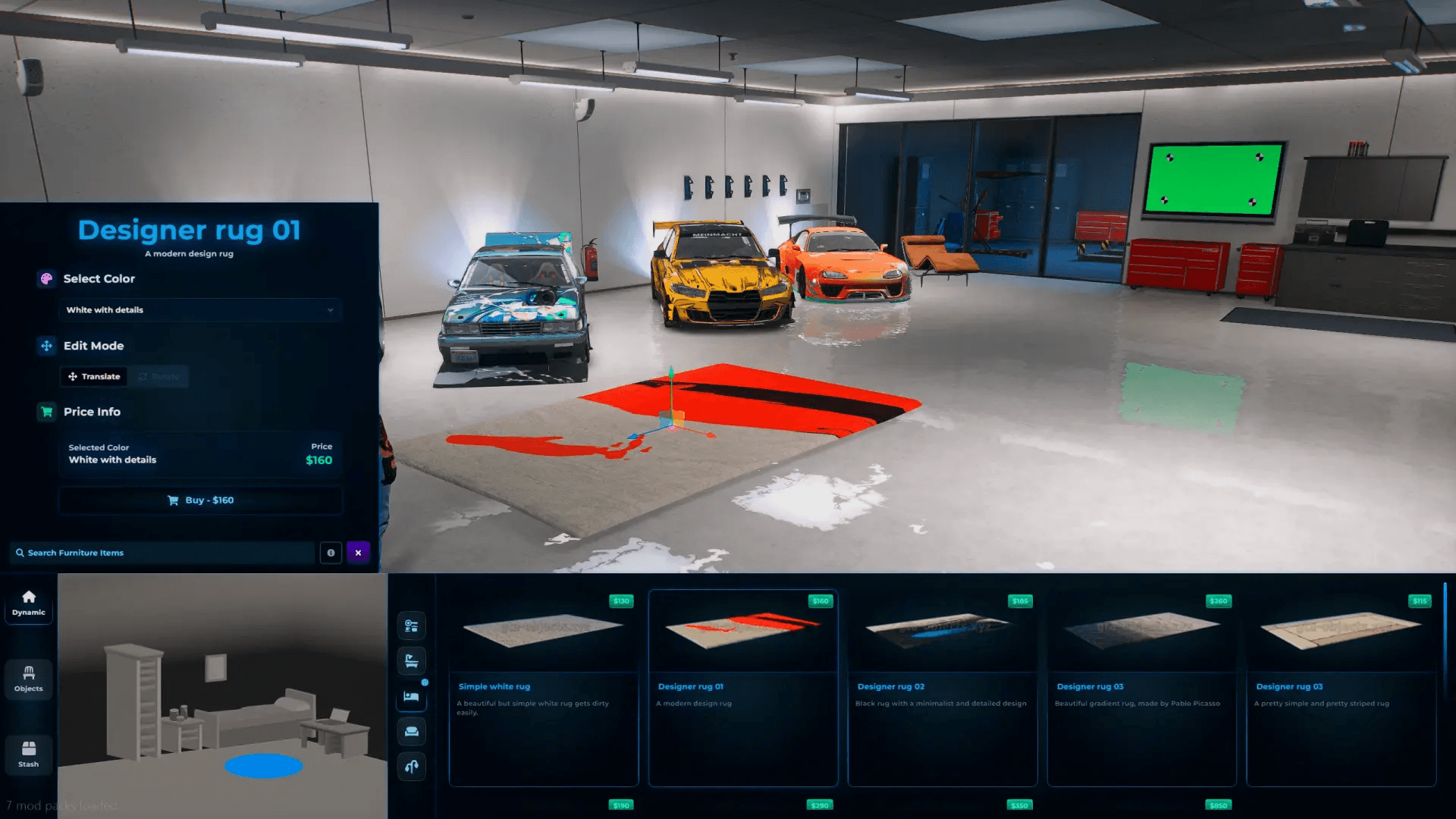Screen dimensions: 1456x819
Task: Click the Select Color palette icon
Action: [45, 279]
